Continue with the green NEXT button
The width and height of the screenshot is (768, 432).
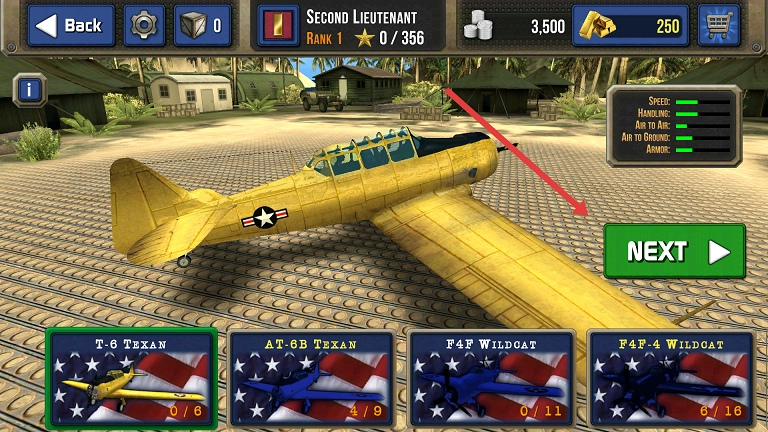674,251
